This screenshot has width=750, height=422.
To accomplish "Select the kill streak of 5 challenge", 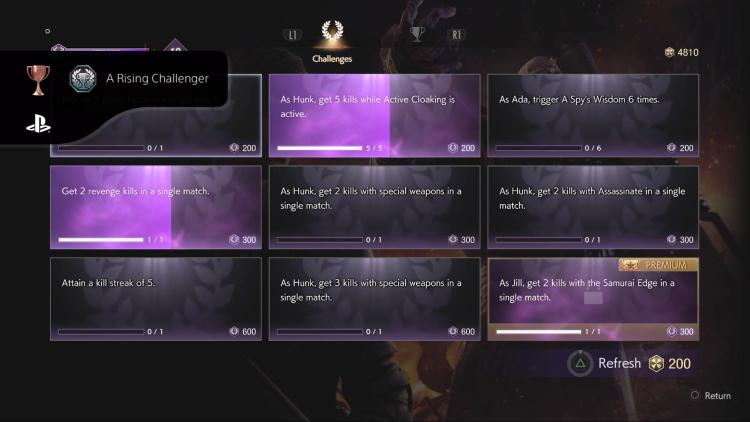I will [x=155, y=298].
